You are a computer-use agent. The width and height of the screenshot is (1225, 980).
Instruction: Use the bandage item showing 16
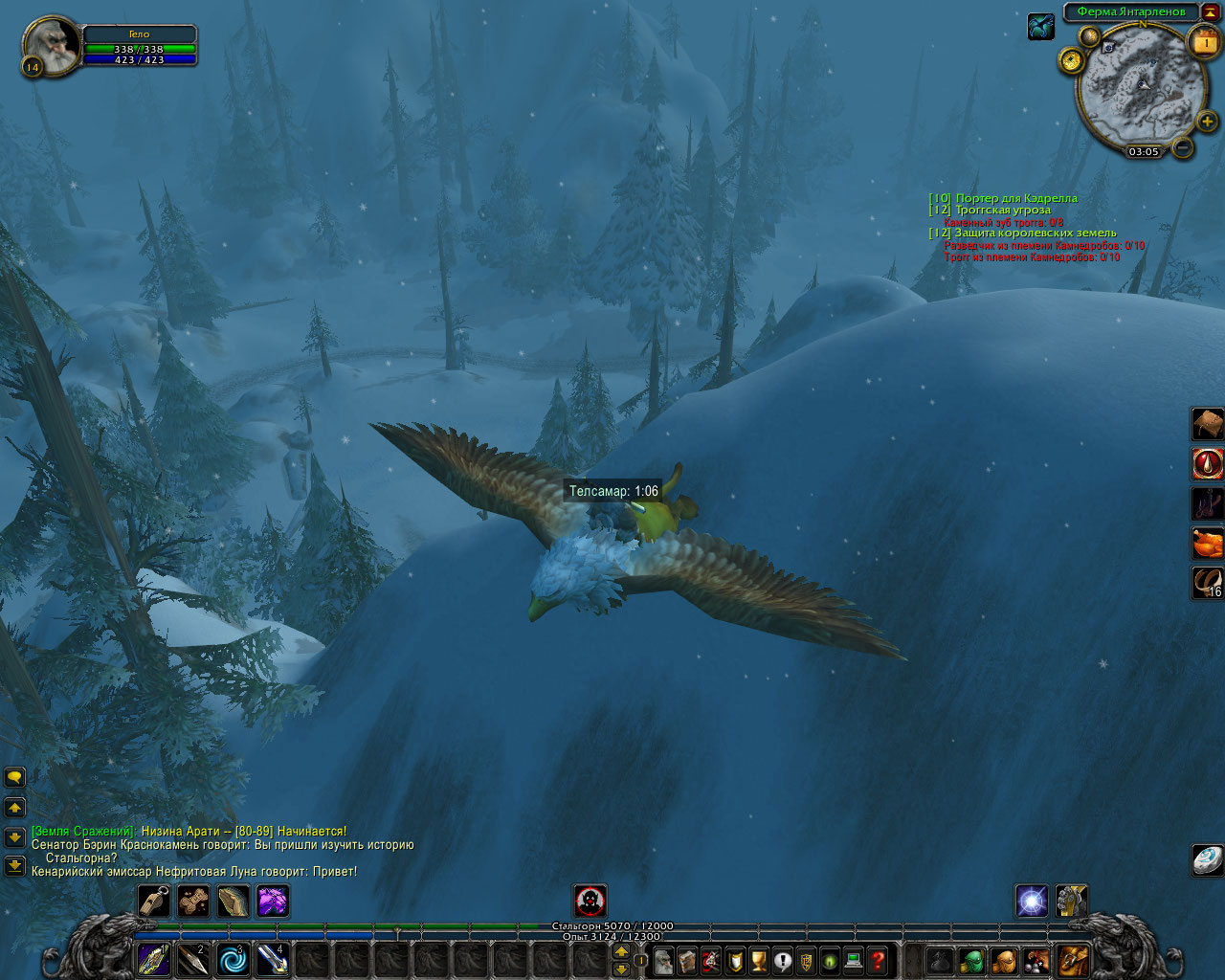pos(1207,582)
